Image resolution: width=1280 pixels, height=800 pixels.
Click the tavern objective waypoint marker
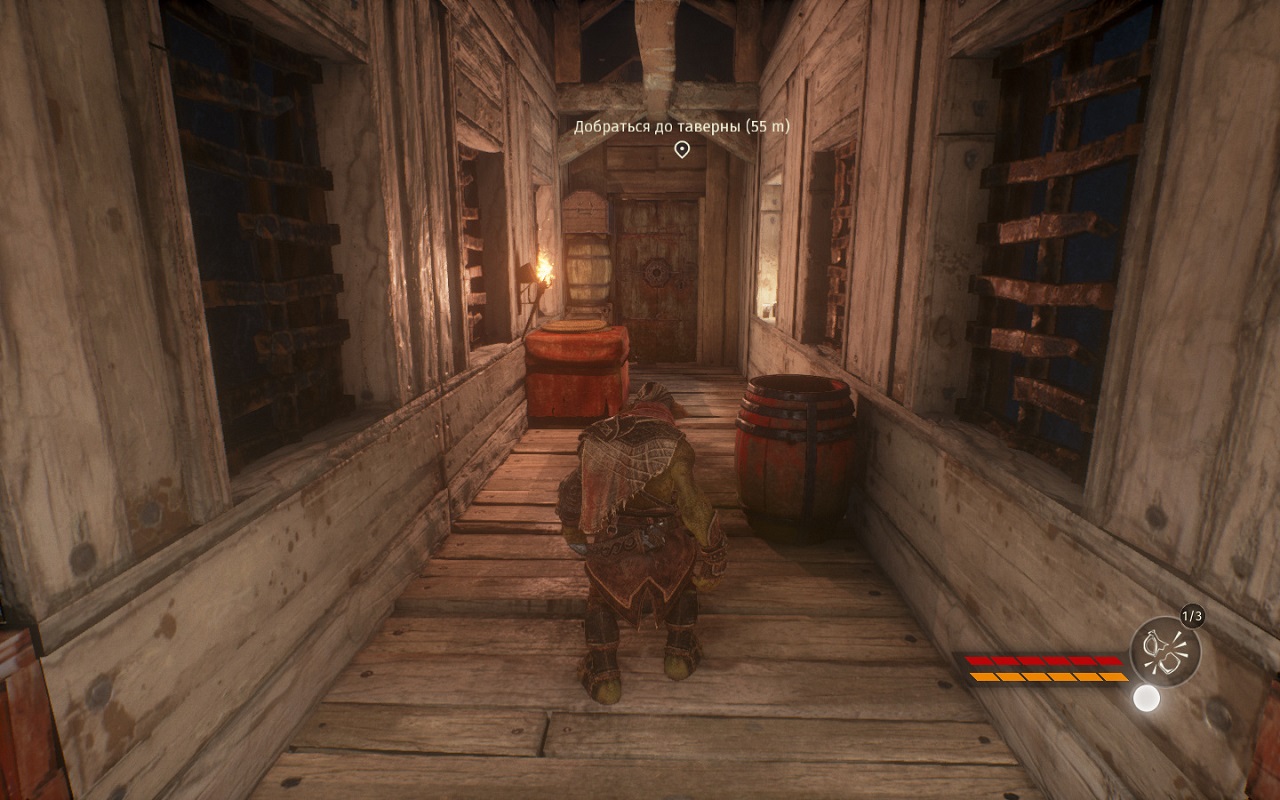click(682, 150)
